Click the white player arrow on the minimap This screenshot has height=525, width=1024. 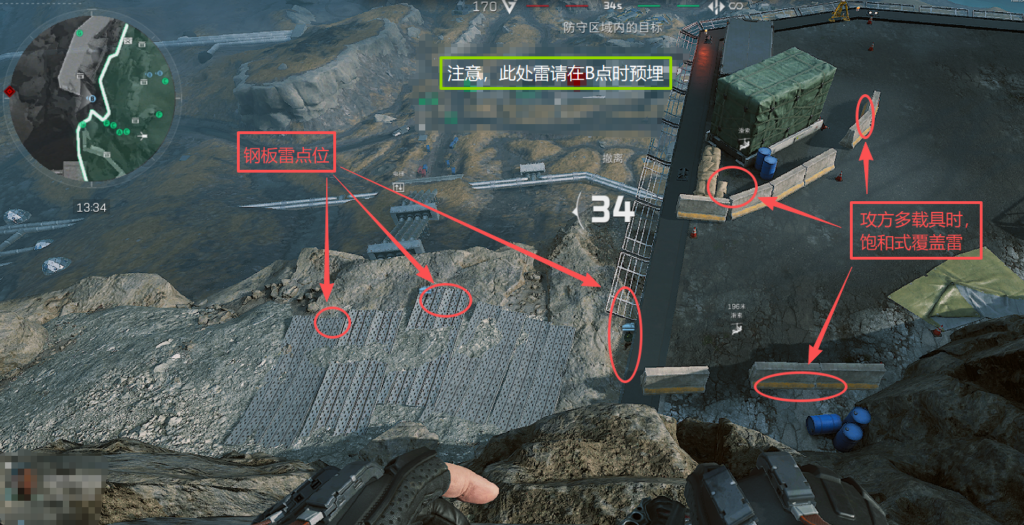[x=145, y=134]
